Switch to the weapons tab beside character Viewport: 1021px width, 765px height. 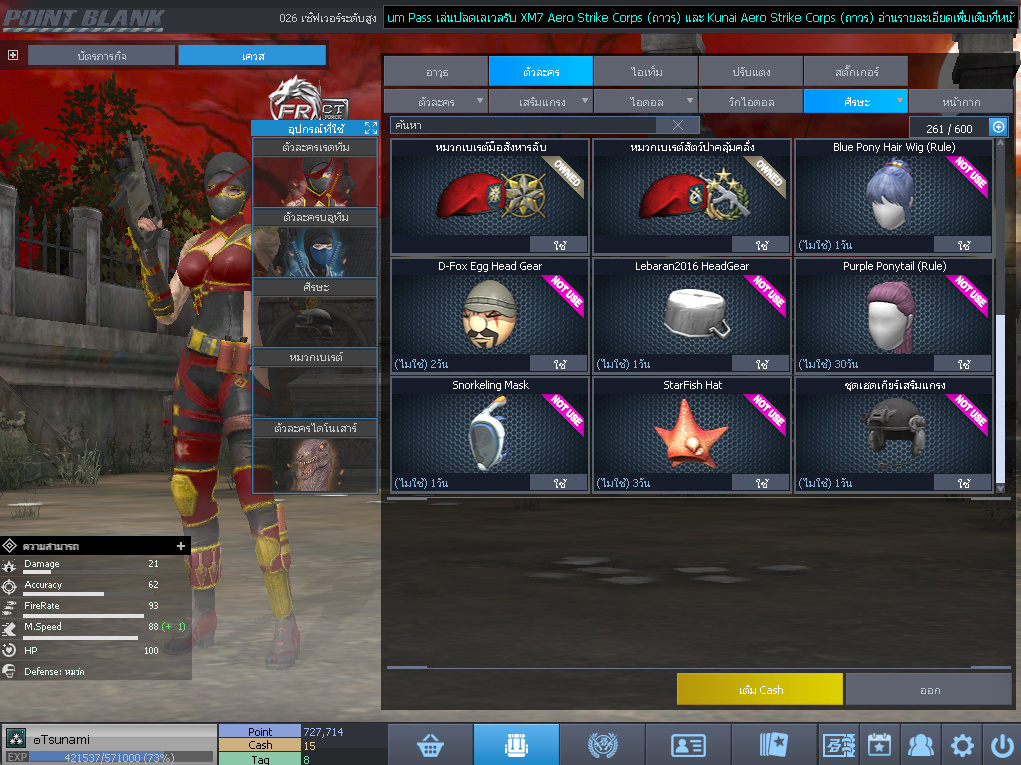pyautogui.click(x=436, y=71)
